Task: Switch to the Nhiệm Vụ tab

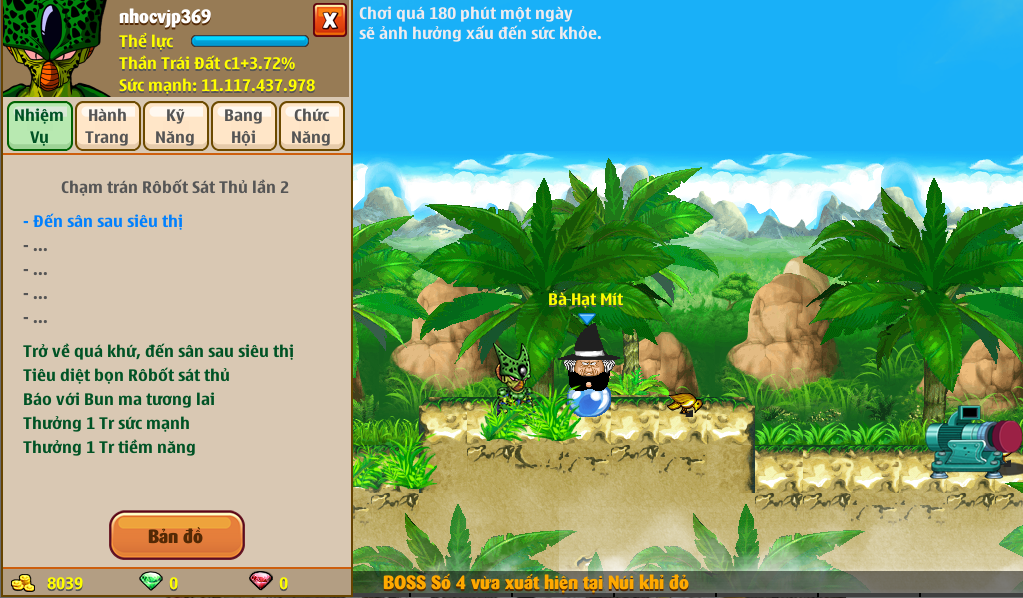Action: [x=40, y=126]
